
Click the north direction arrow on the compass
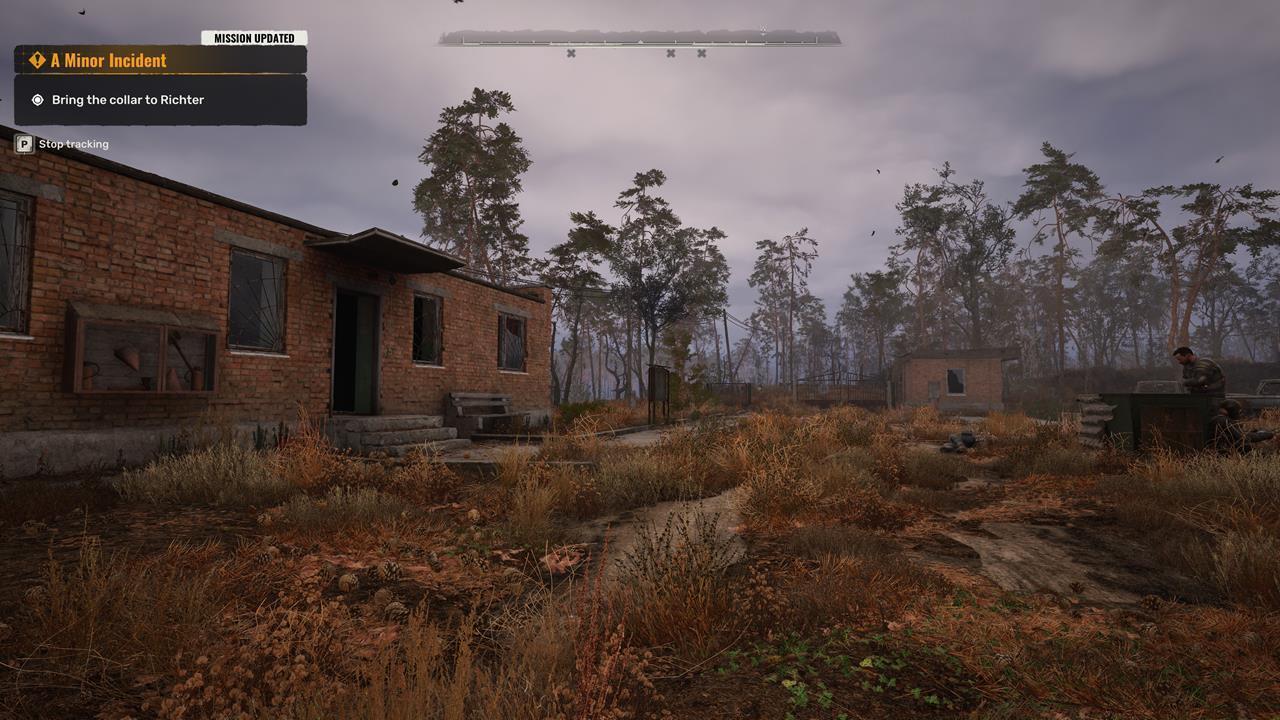coord(764,29)
